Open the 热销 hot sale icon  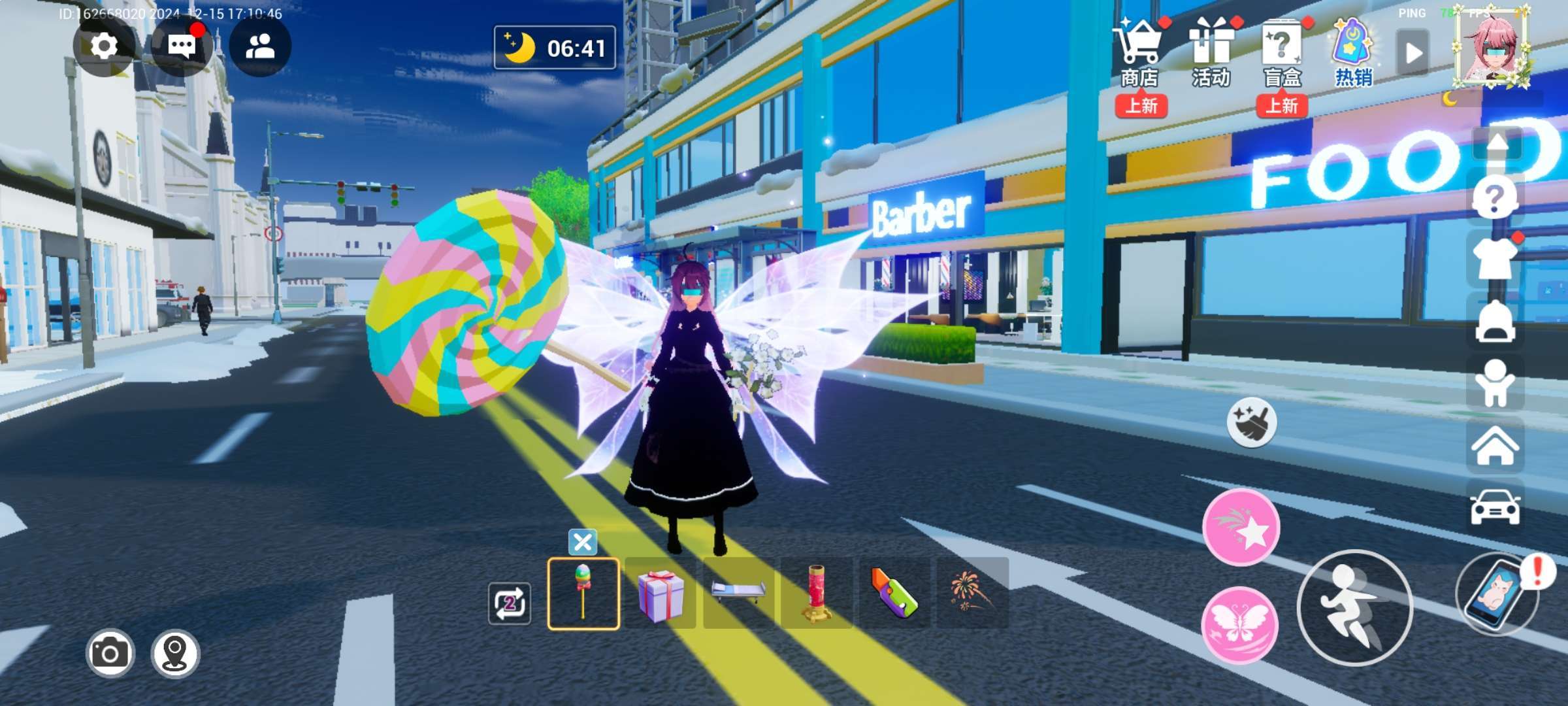click(1352, 52)
